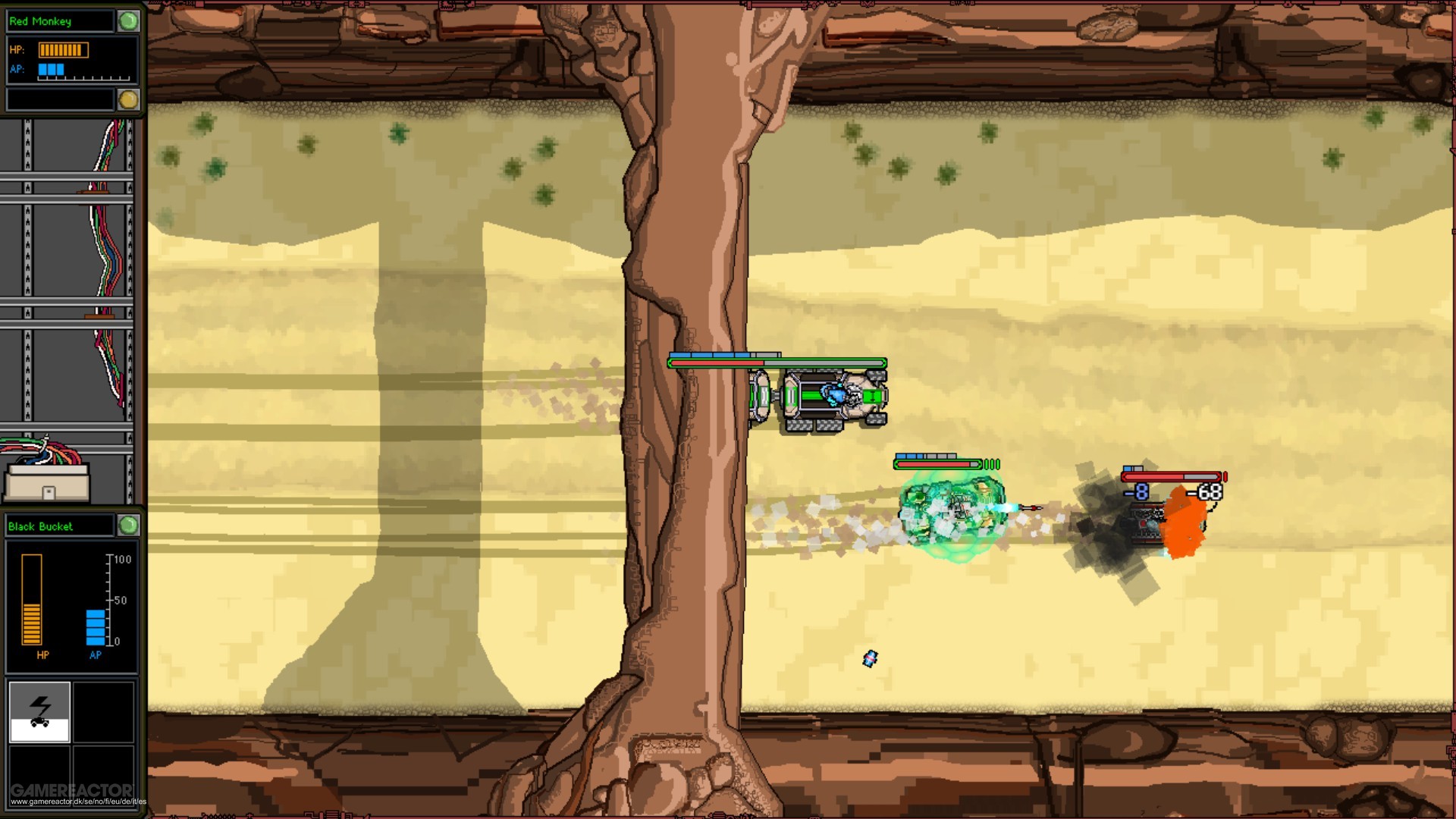1456x819 pixels.
Task: Toggle the green status orb beside Red Monkey
Action: pyautogui.click(x=128, y=21)
